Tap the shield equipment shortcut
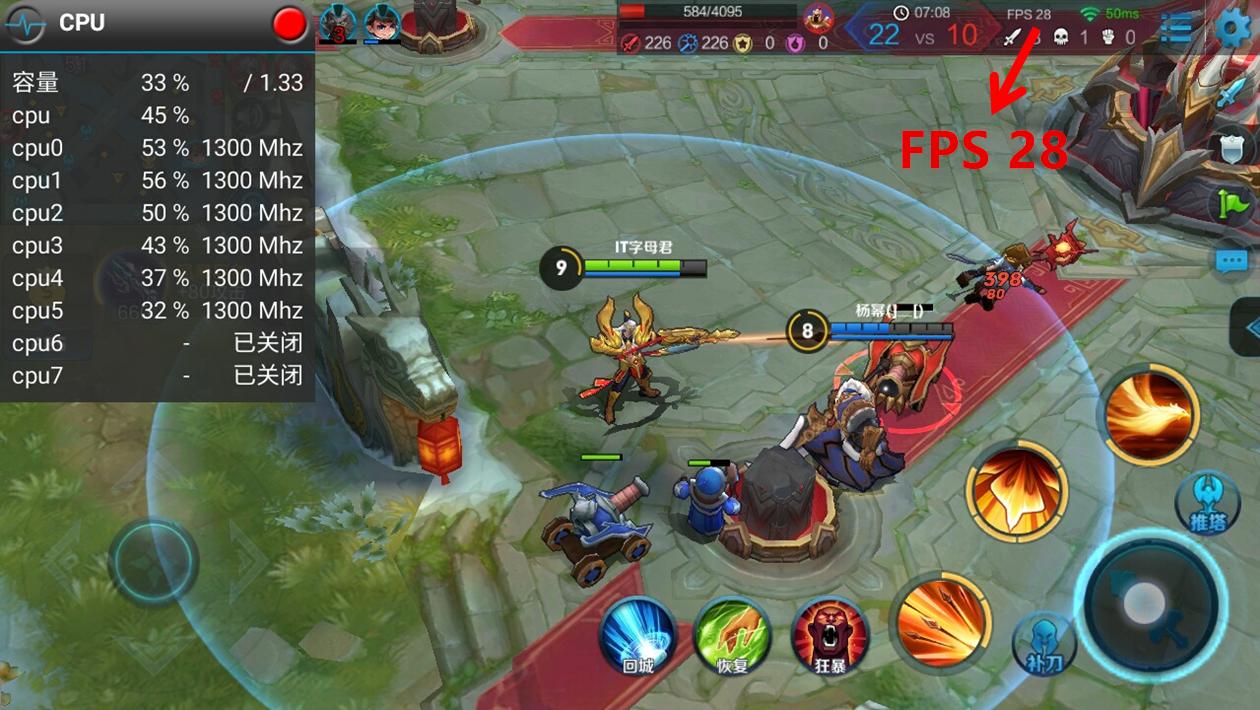1260x710 pixels. (x=1232, y=149)
